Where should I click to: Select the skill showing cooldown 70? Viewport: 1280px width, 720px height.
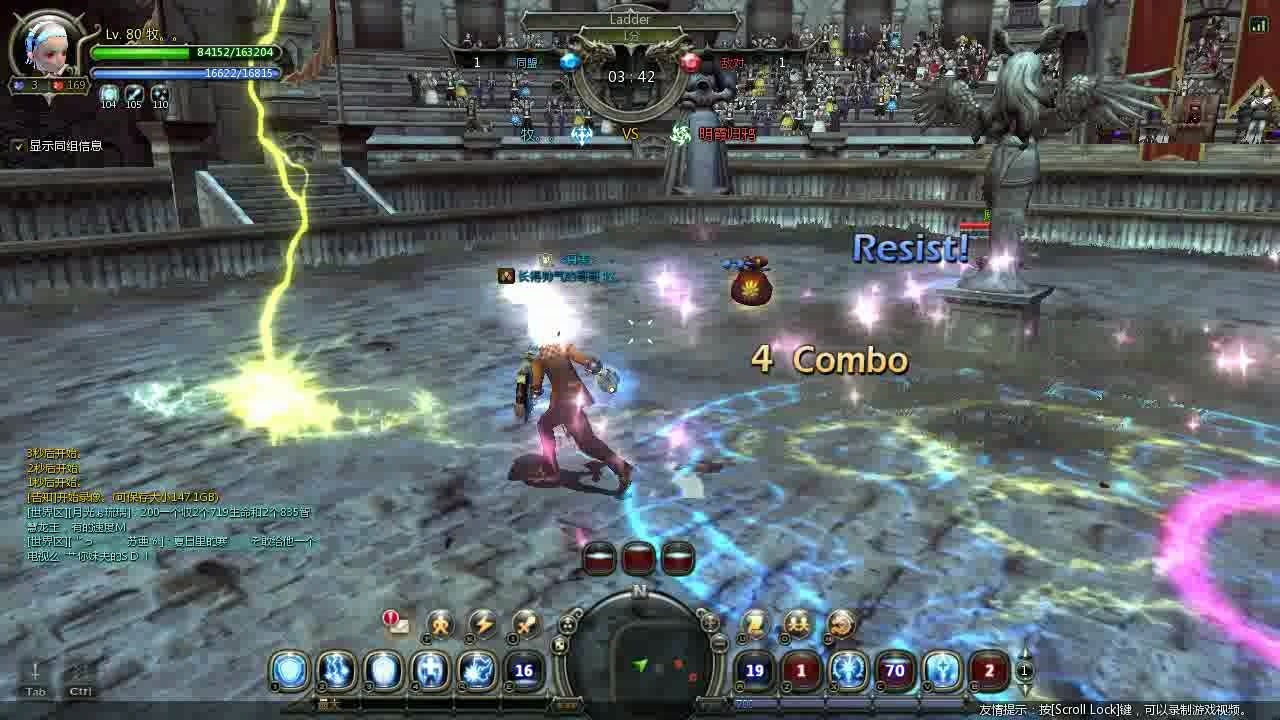895,671
